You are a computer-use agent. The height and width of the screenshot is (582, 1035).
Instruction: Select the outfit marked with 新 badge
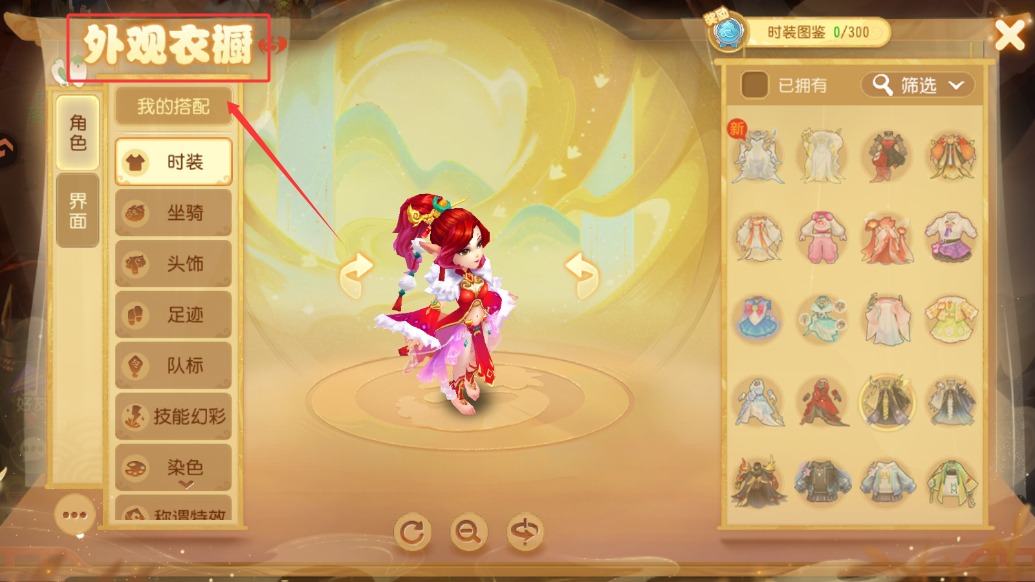[756, 157]
